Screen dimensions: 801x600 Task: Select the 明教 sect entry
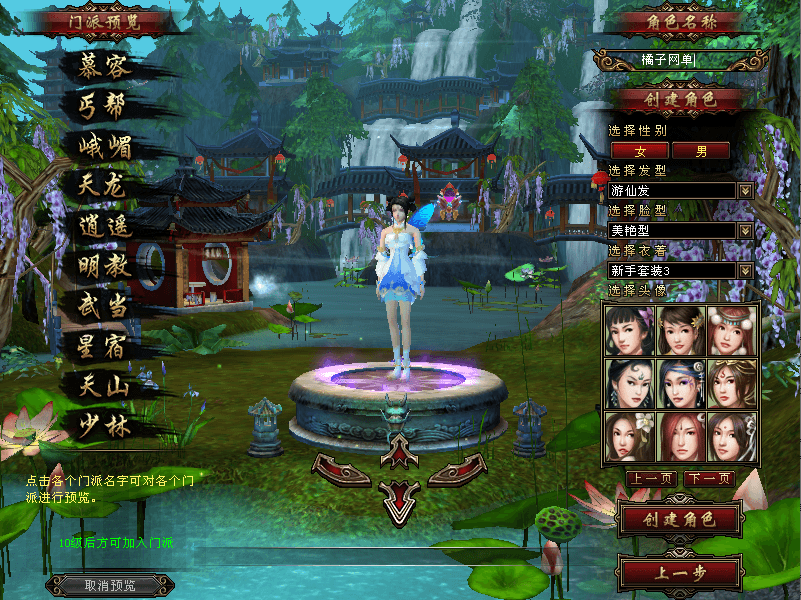tap(104, 266)
